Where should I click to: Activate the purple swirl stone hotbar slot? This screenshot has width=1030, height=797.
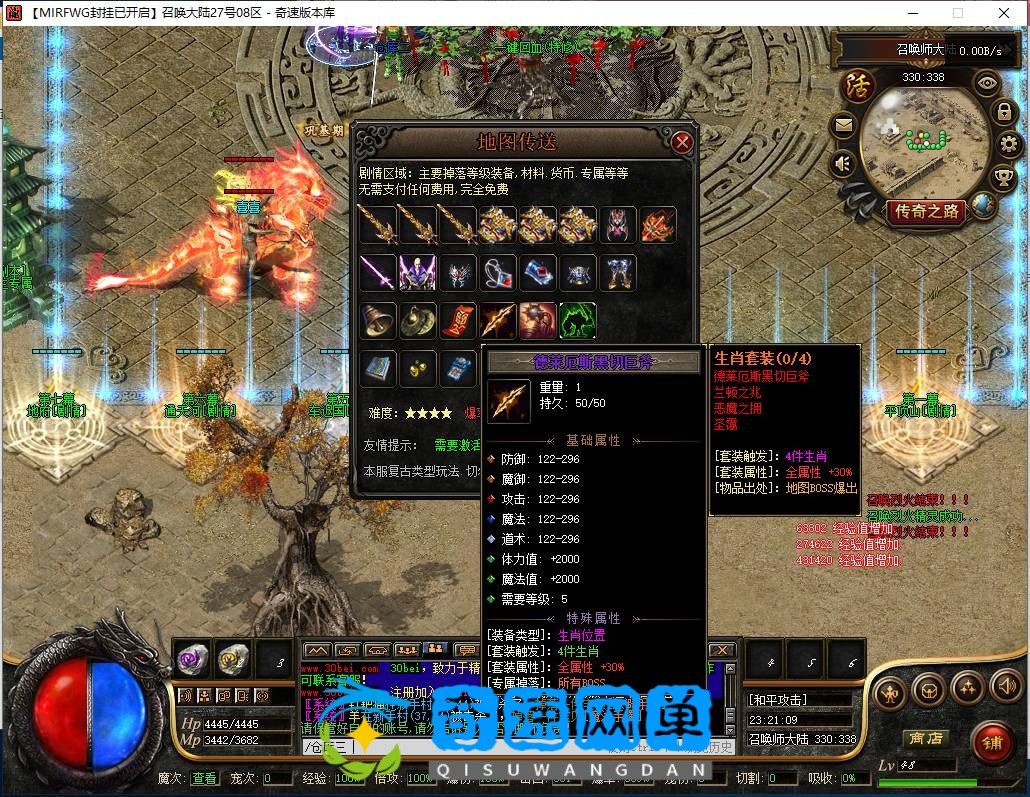(x=192, y=659)
